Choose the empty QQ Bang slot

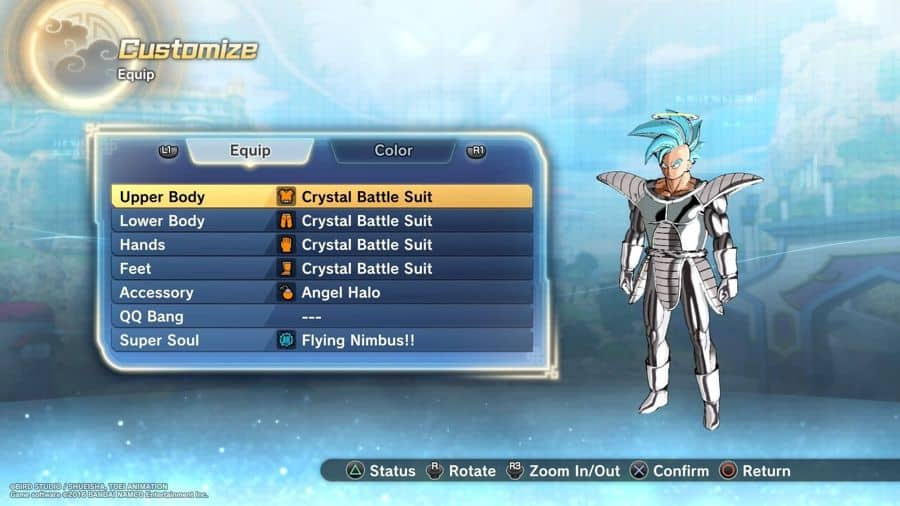tap(322, 317)
